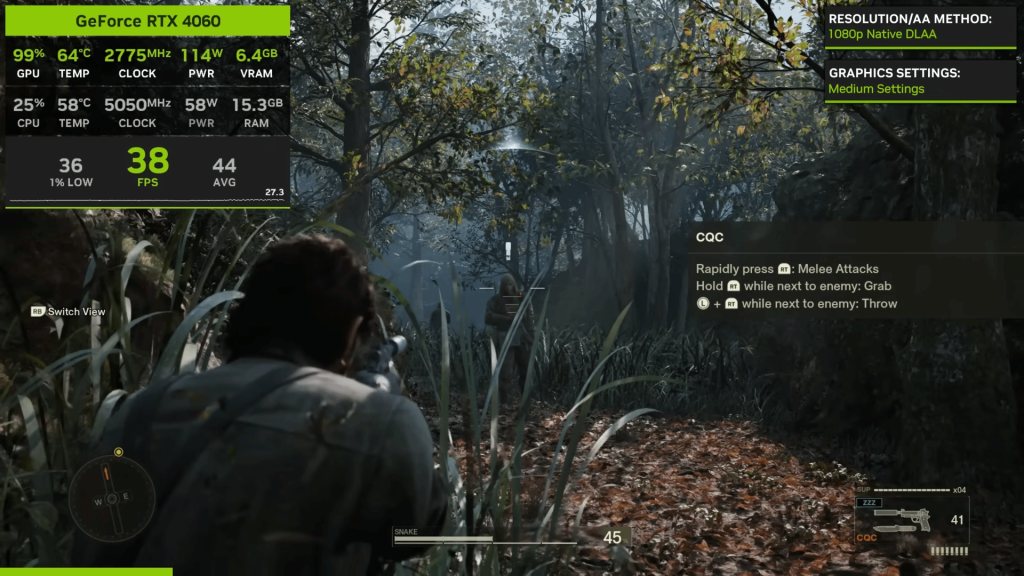Click the GeForce RTX 4060 overlay header

[148, 21]
